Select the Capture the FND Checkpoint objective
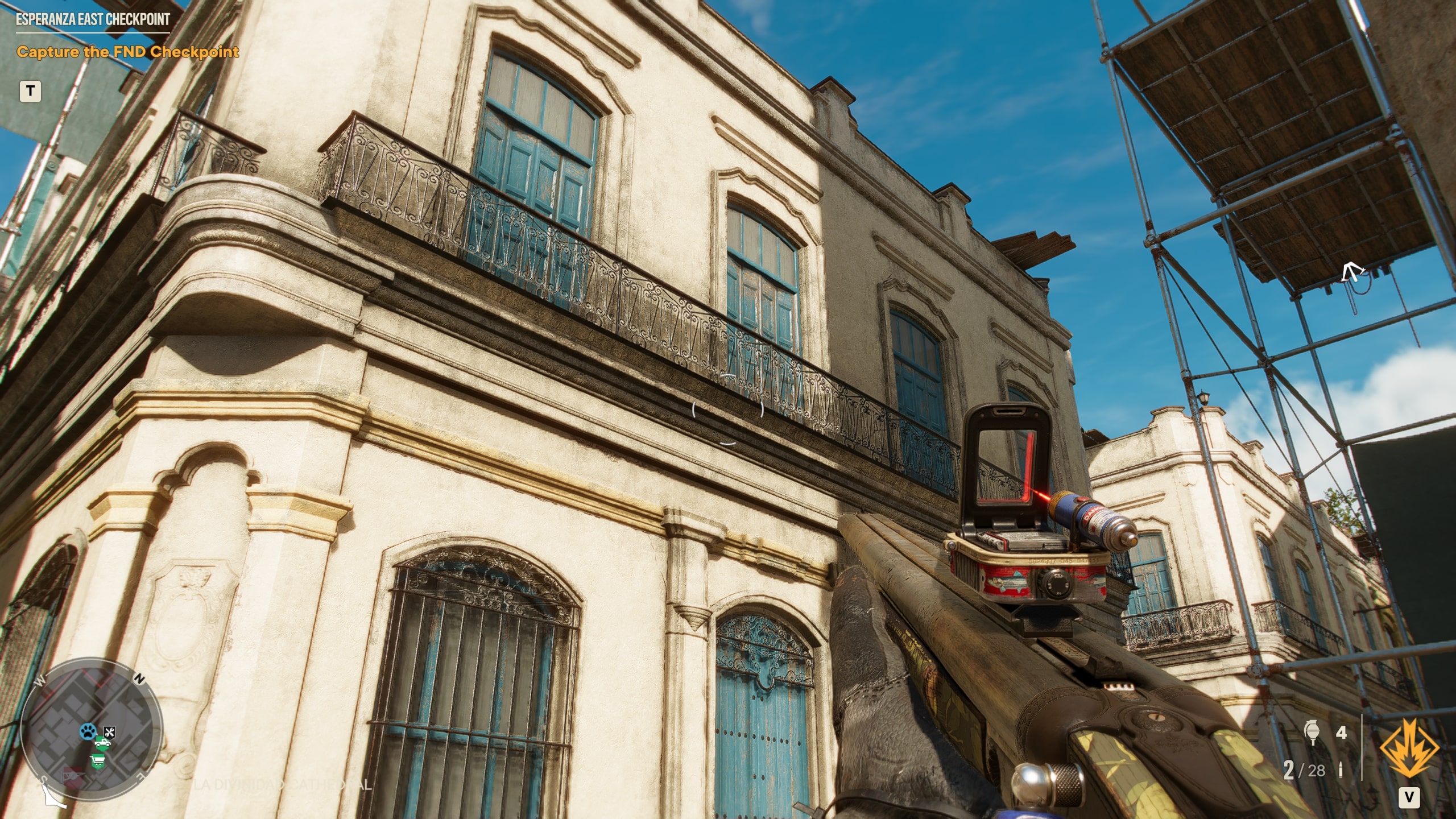This screenshot has height=819, width=1456. coord(127,52)
